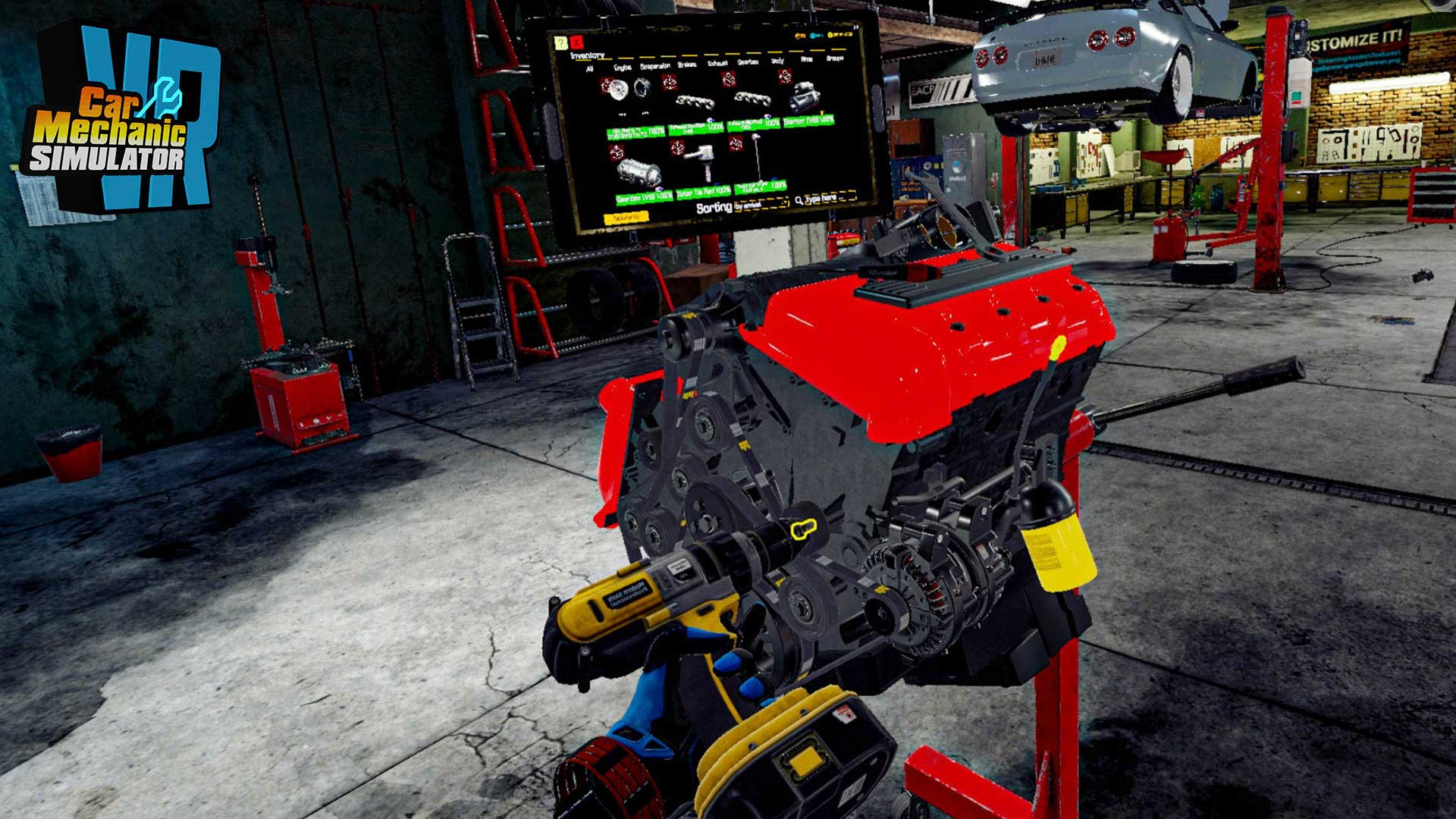Switch to the Body parts tab
Image resolution: width=1456 pixels, height=819 pixels.
point(778,60)
